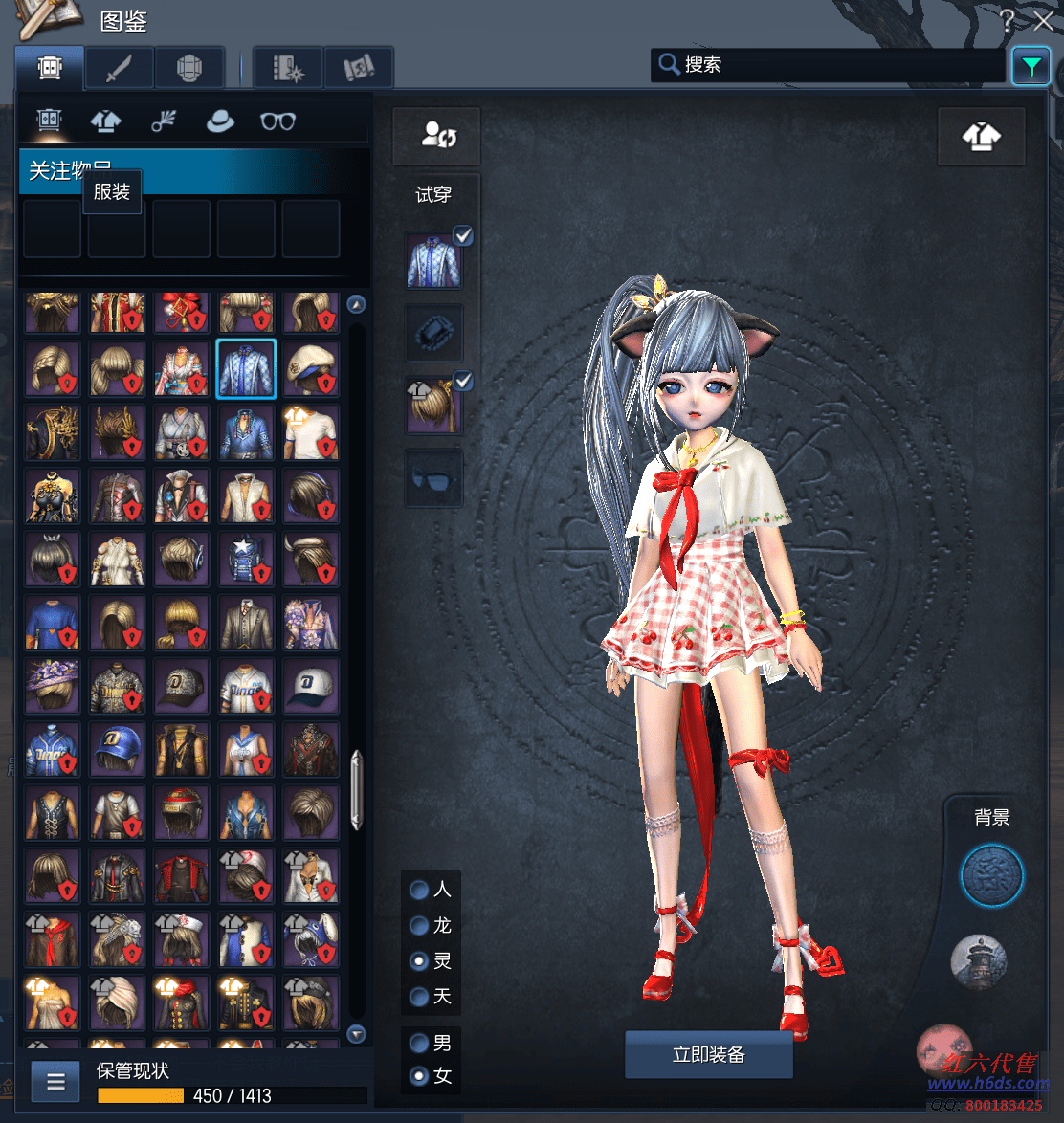Image resolution: width=1064 pixels, height=1123 pixels.
Task: Open the 保管现状 list menu button
Action: pos(55,1082)
